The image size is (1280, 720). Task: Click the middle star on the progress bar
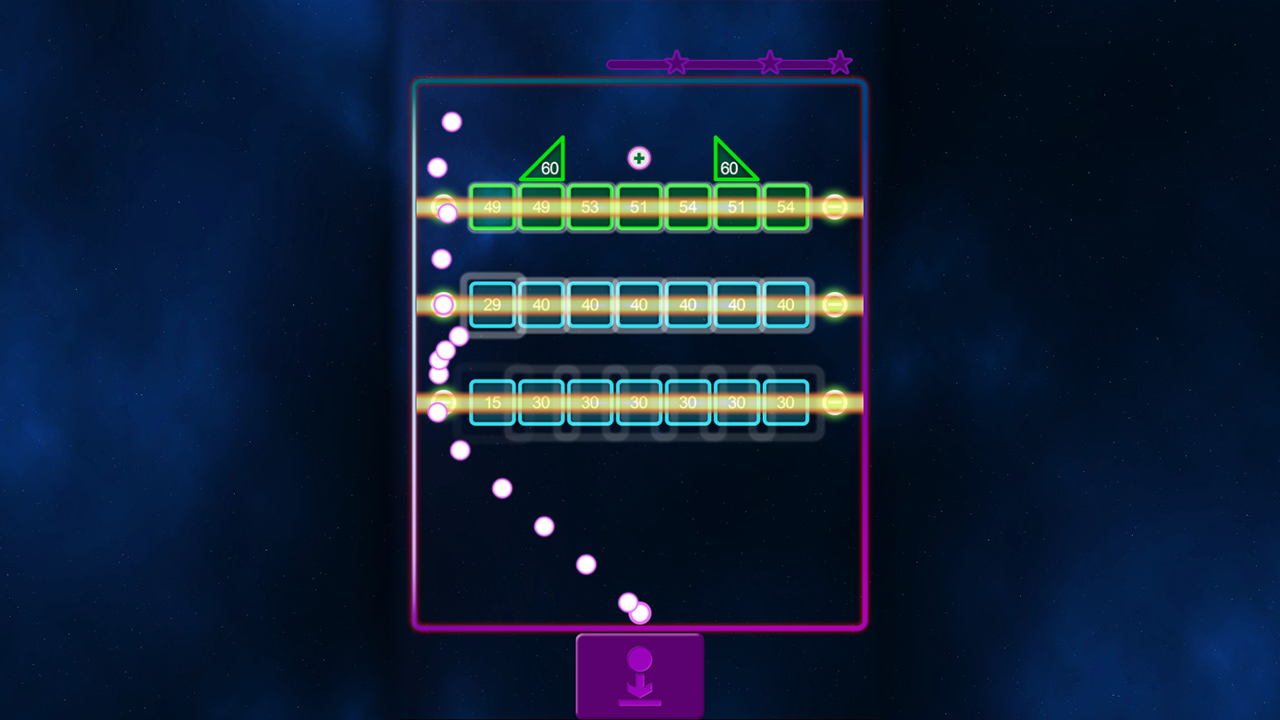tap(771, 62)
